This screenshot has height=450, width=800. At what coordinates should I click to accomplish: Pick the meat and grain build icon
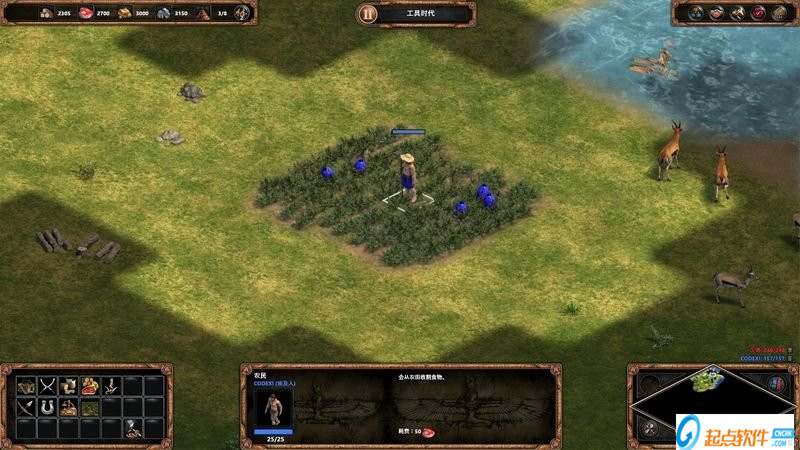pos(90,385)
